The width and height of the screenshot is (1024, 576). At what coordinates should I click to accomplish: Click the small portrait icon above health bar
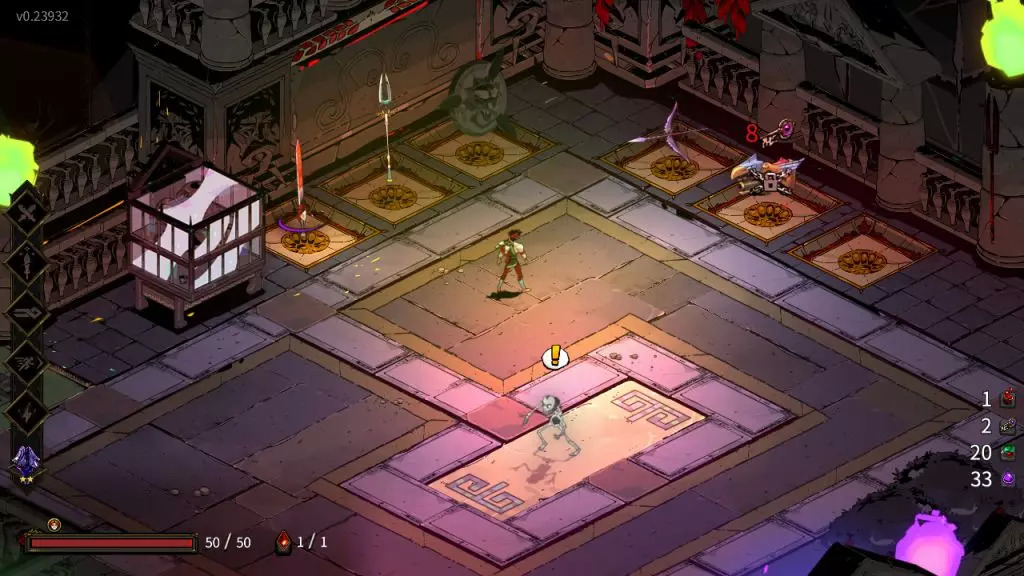[54, 524]
